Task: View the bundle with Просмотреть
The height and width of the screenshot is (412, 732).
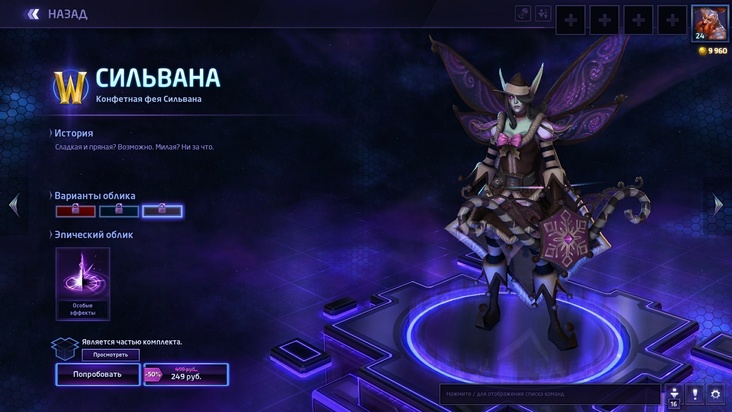Action: coord(111,354)
